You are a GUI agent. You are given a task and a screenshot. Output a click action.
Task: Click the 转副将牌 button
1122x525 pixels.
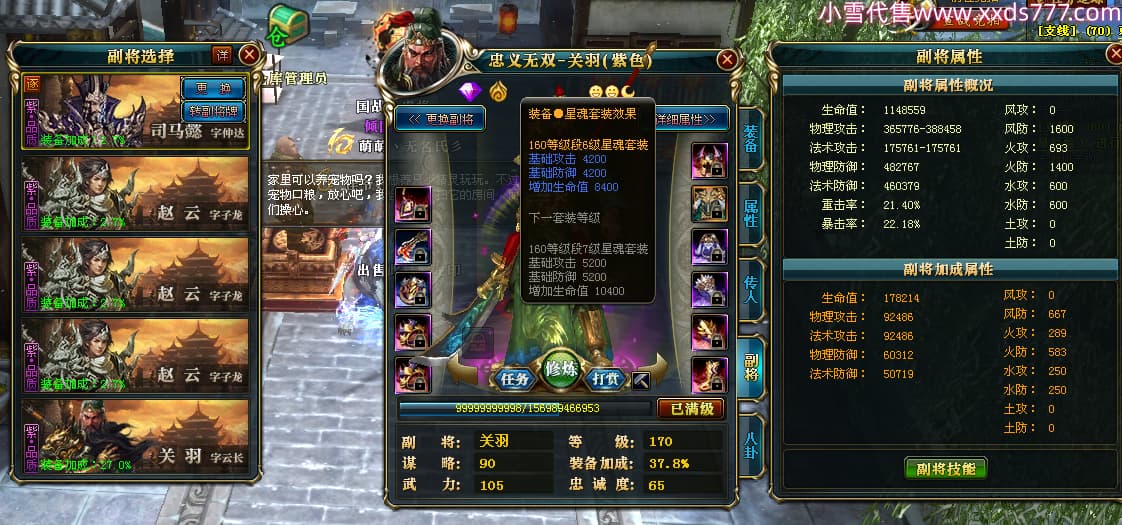click(212, 111)
